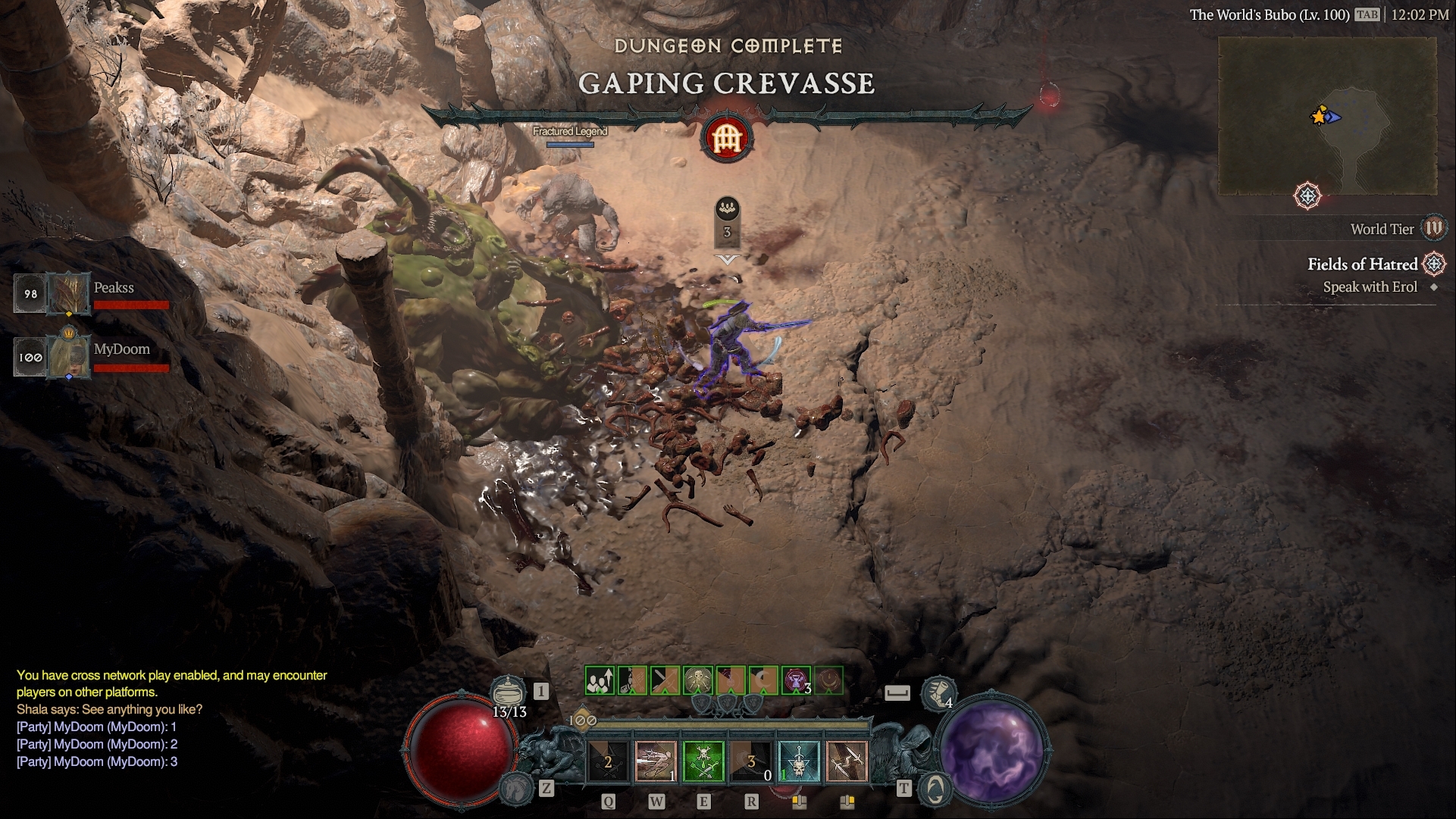The height and width of the screenshot is (819, 1456).
Task: Activate the teal skull-and-sword skill
Action: click(x=799, y=761)
